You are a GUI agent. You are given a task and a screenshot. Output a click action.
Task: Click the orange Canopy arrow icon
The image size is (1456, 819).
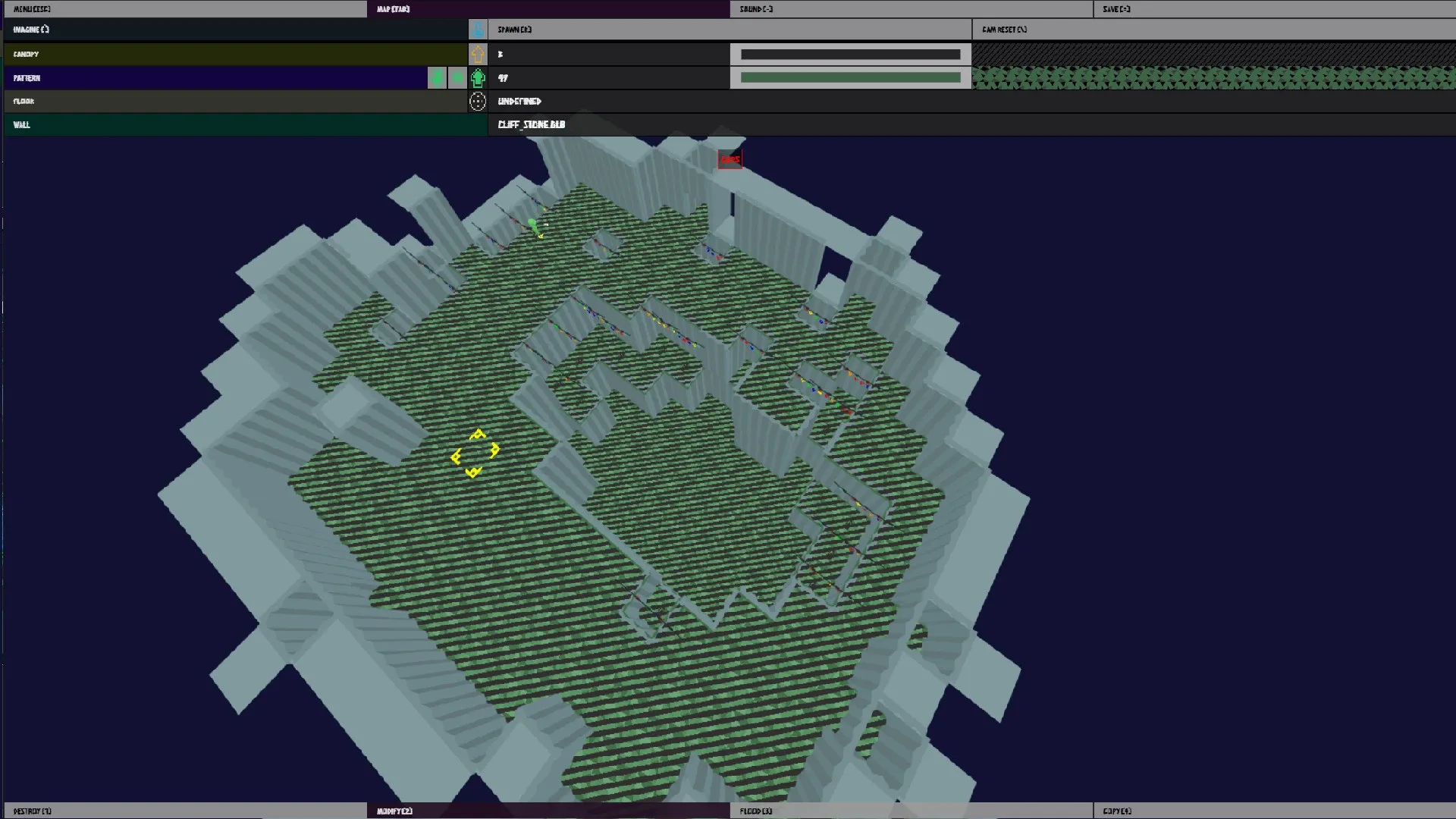(477, 54)
